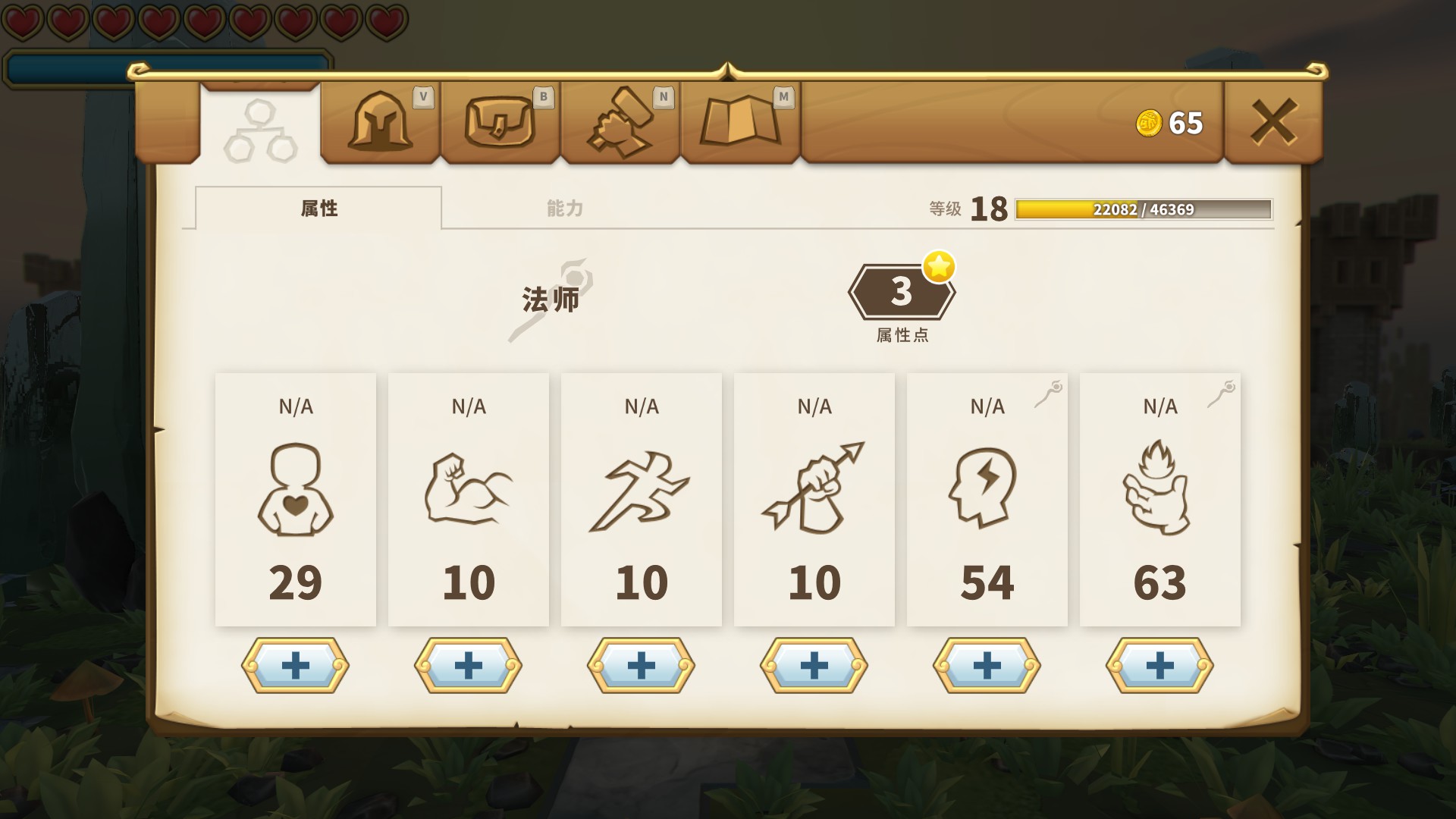
Task: Select the constitution card showing 29
Action: coord(296,499)
